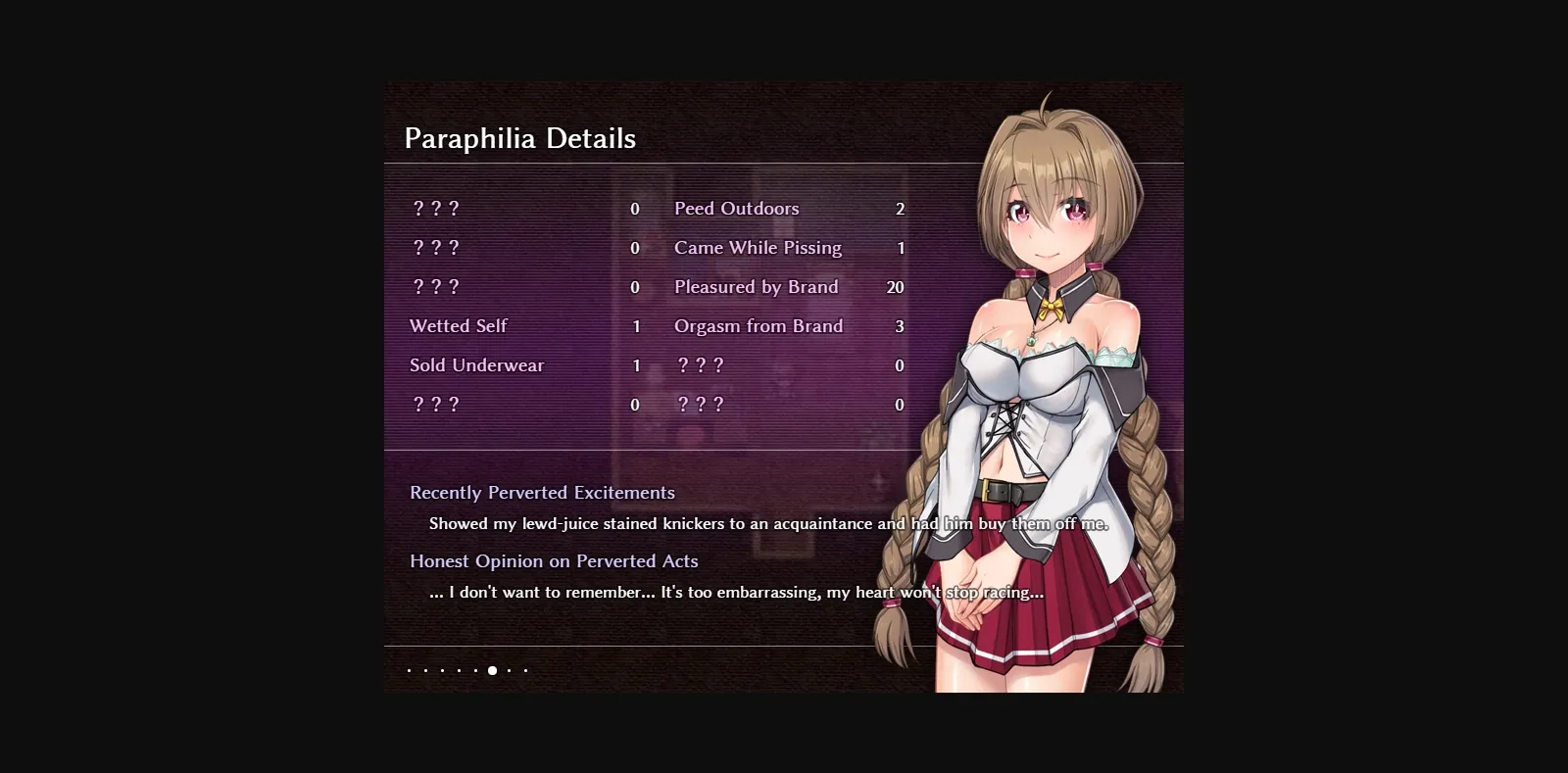Reveal the first hidden ??? stat
This screenshot has height=773, width=1568.
click(434, 208)
